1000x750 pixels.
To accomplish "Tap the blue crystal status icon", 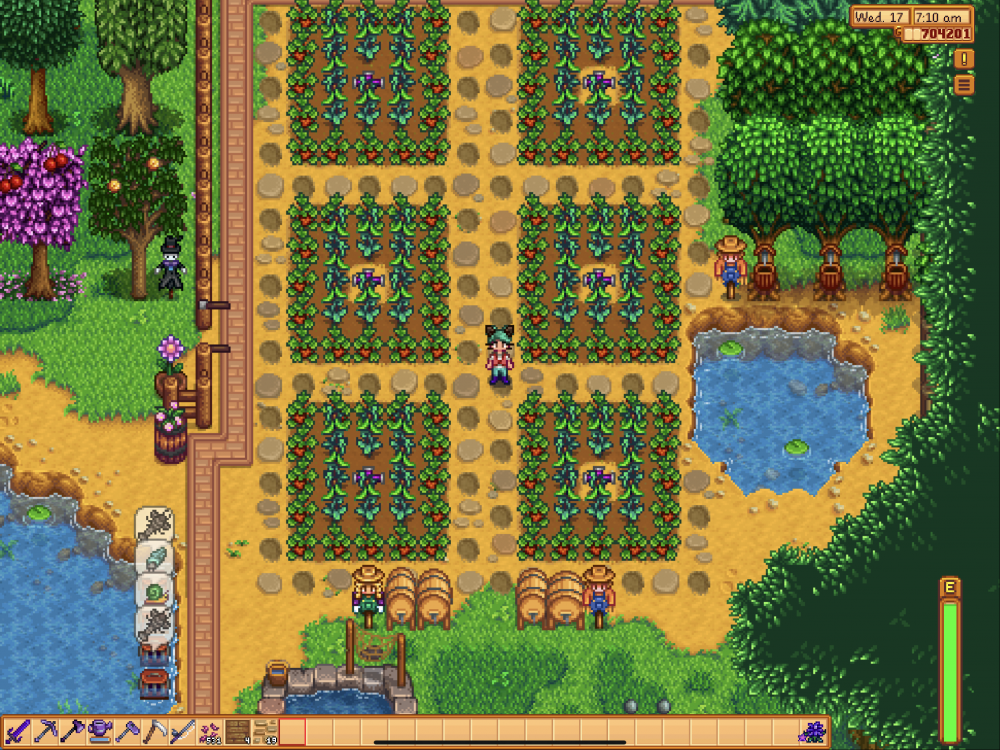I will (x=155, y=558).
